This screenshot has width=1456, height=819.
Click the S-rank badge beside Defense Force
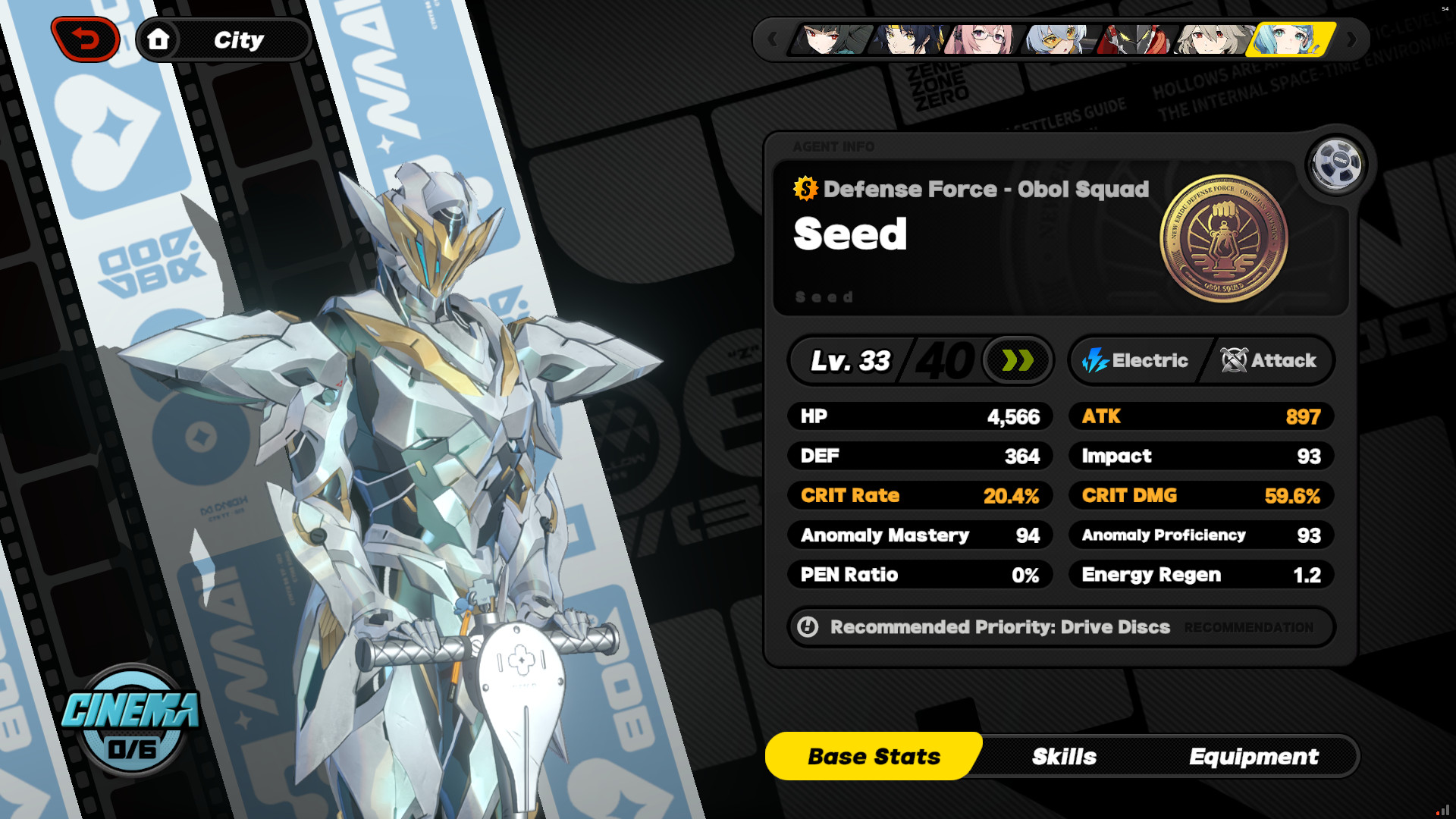[x=805, y=190]
